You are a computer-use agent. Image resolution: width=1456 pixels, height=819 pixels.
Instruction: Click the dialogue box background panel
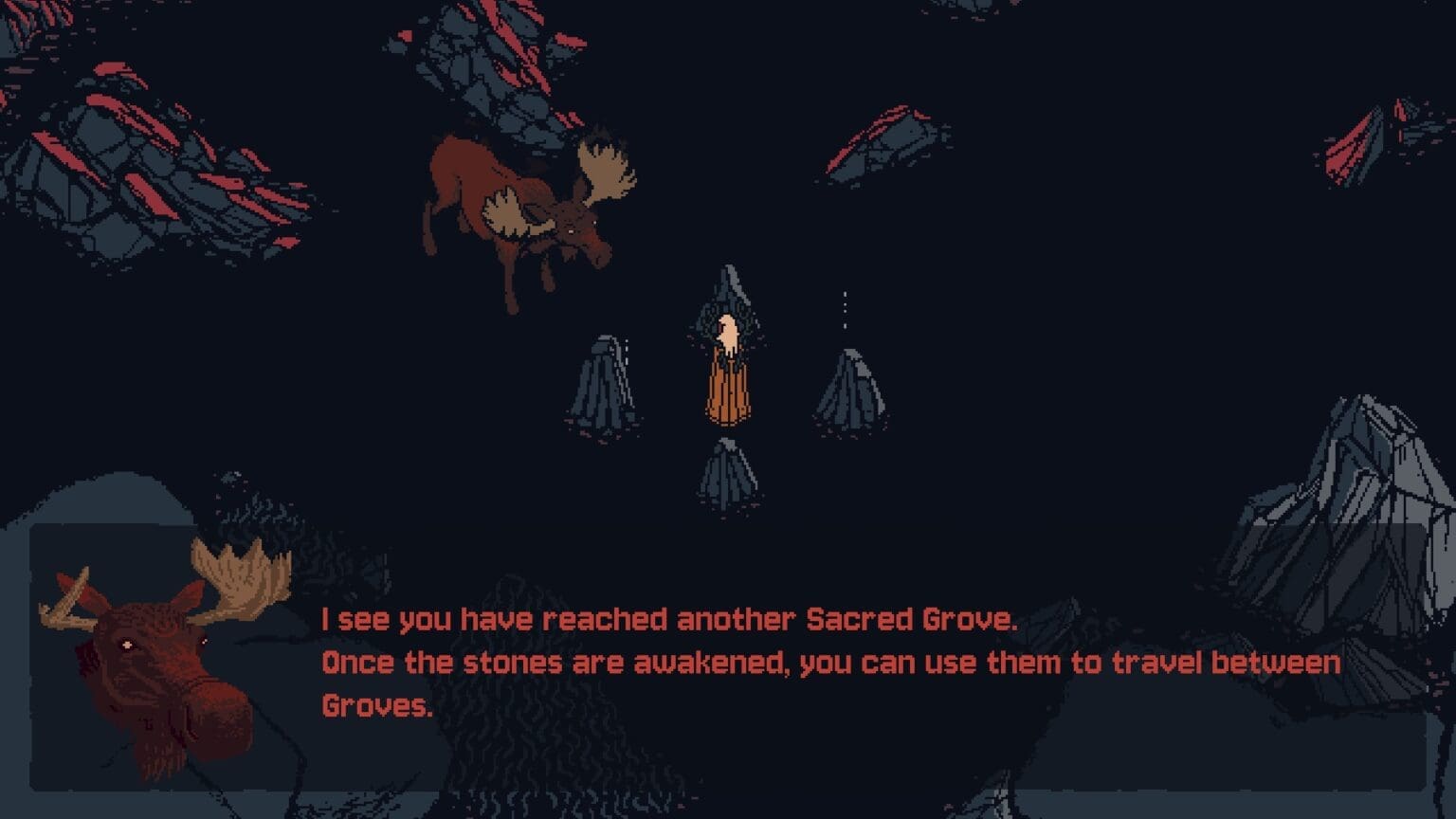(1137, 749)
